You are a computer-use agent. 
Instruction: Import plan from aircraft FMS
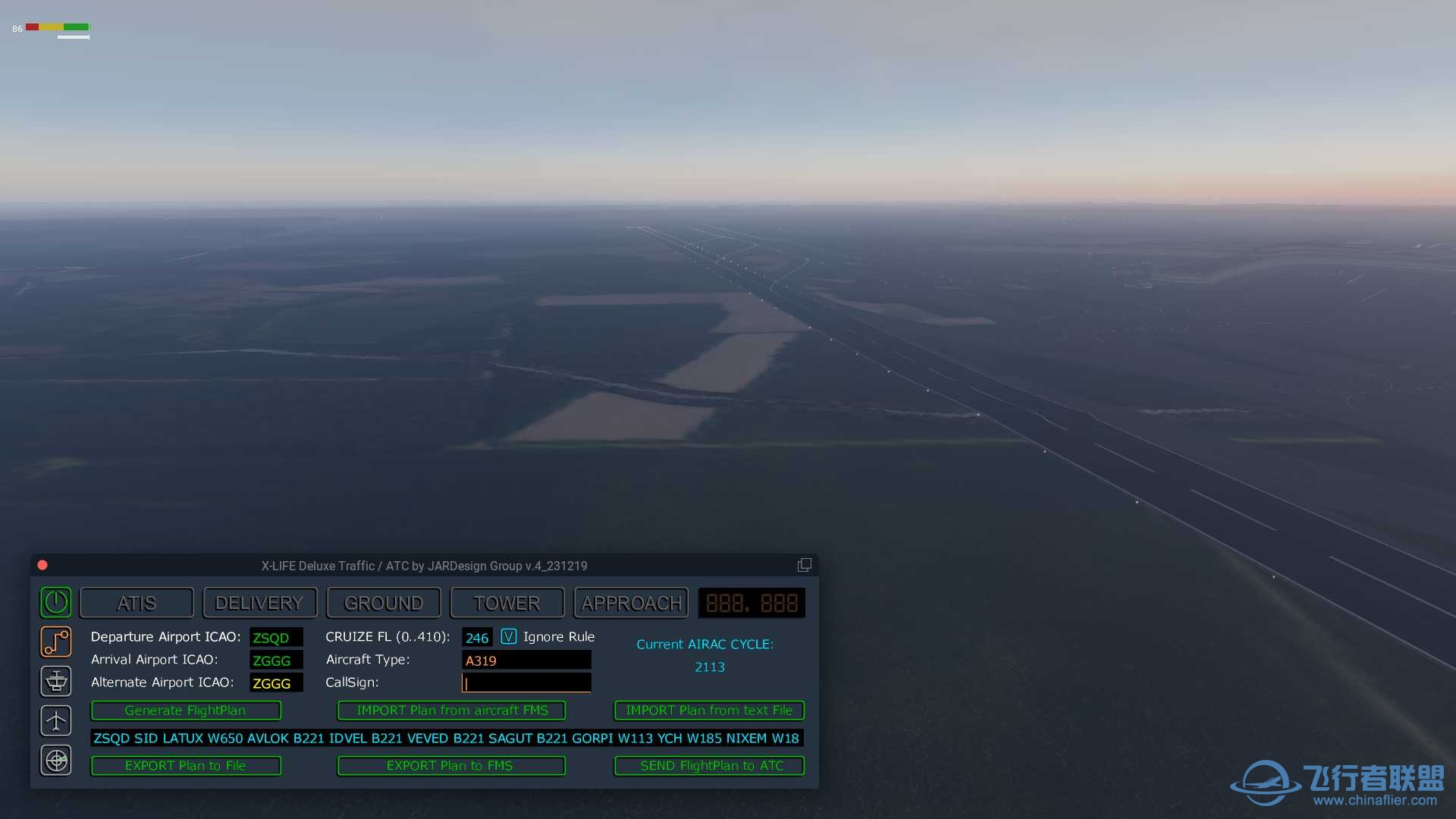pos(452,711)
